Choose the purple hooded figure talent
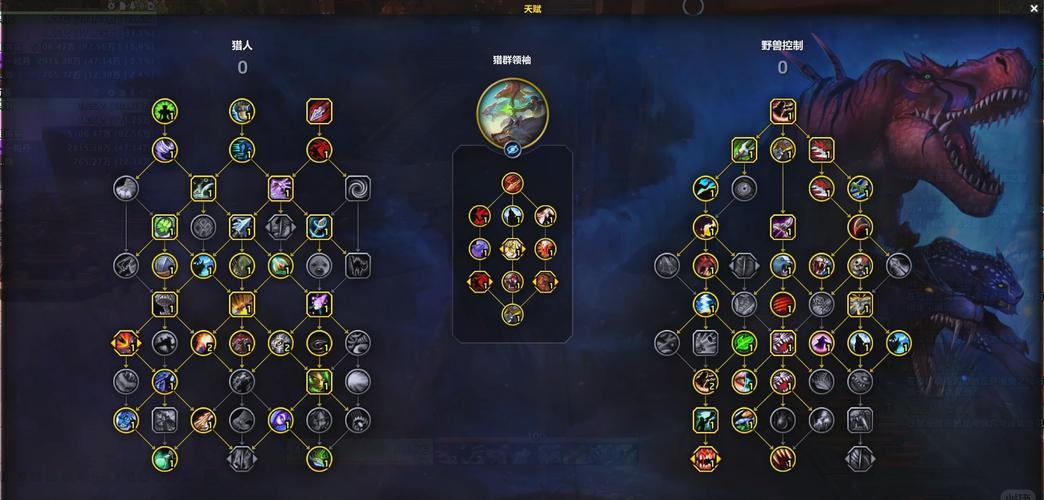The image size is (1044, 500). click(x=821, y=343)
